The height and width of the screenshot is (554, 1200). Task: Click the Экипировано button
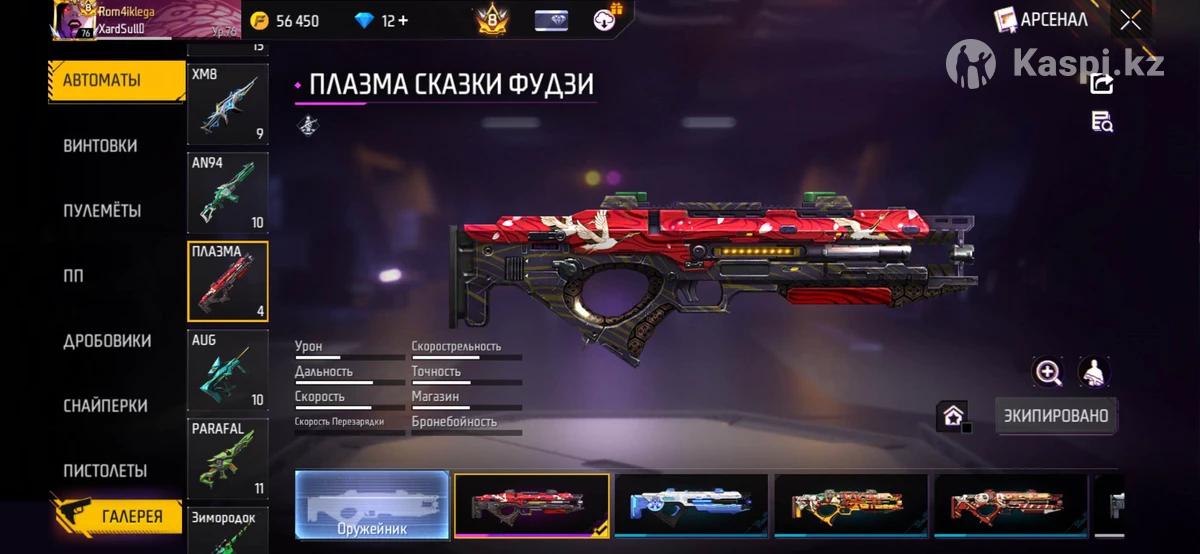click(x=1056, y=416)
